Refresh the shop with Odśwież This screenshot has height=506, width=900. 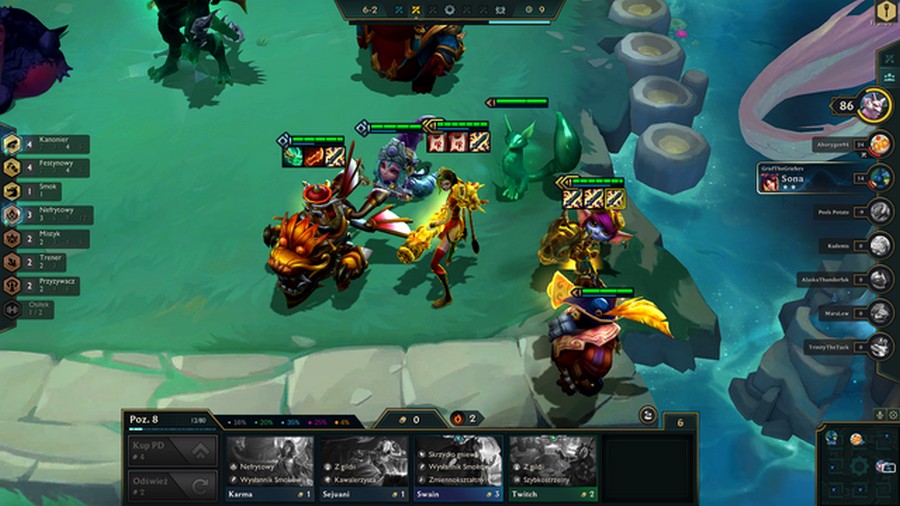[172, 485]
